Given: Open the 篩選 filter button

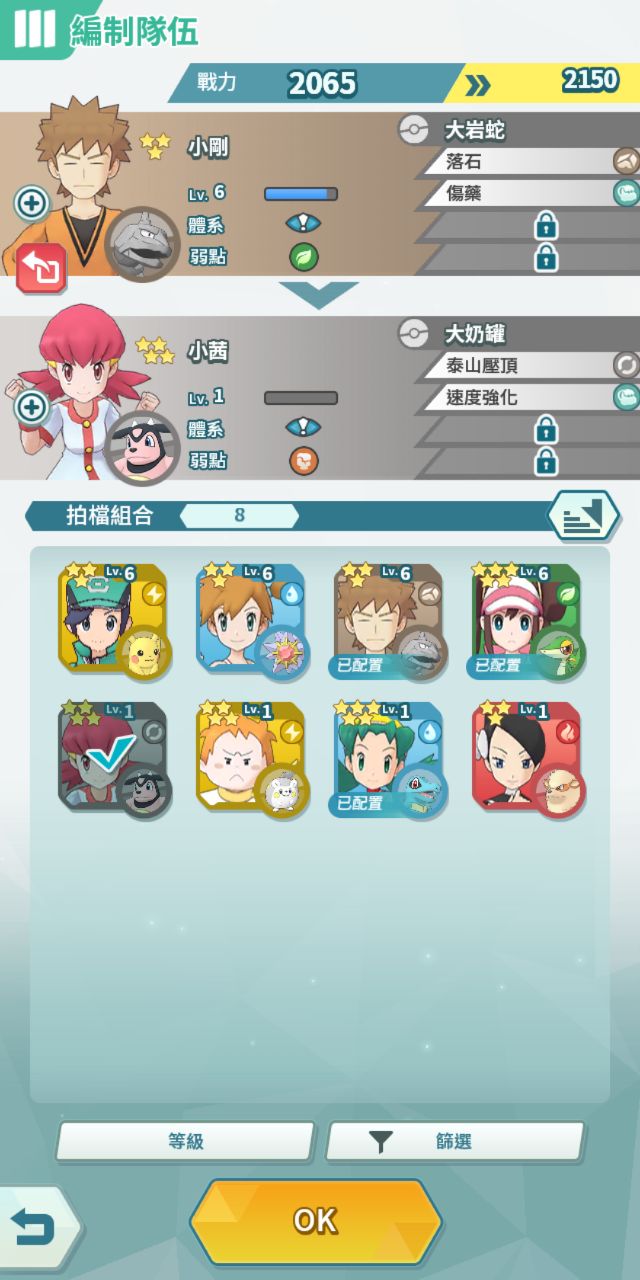Looking at the screenshot, I should [455, 1141].
